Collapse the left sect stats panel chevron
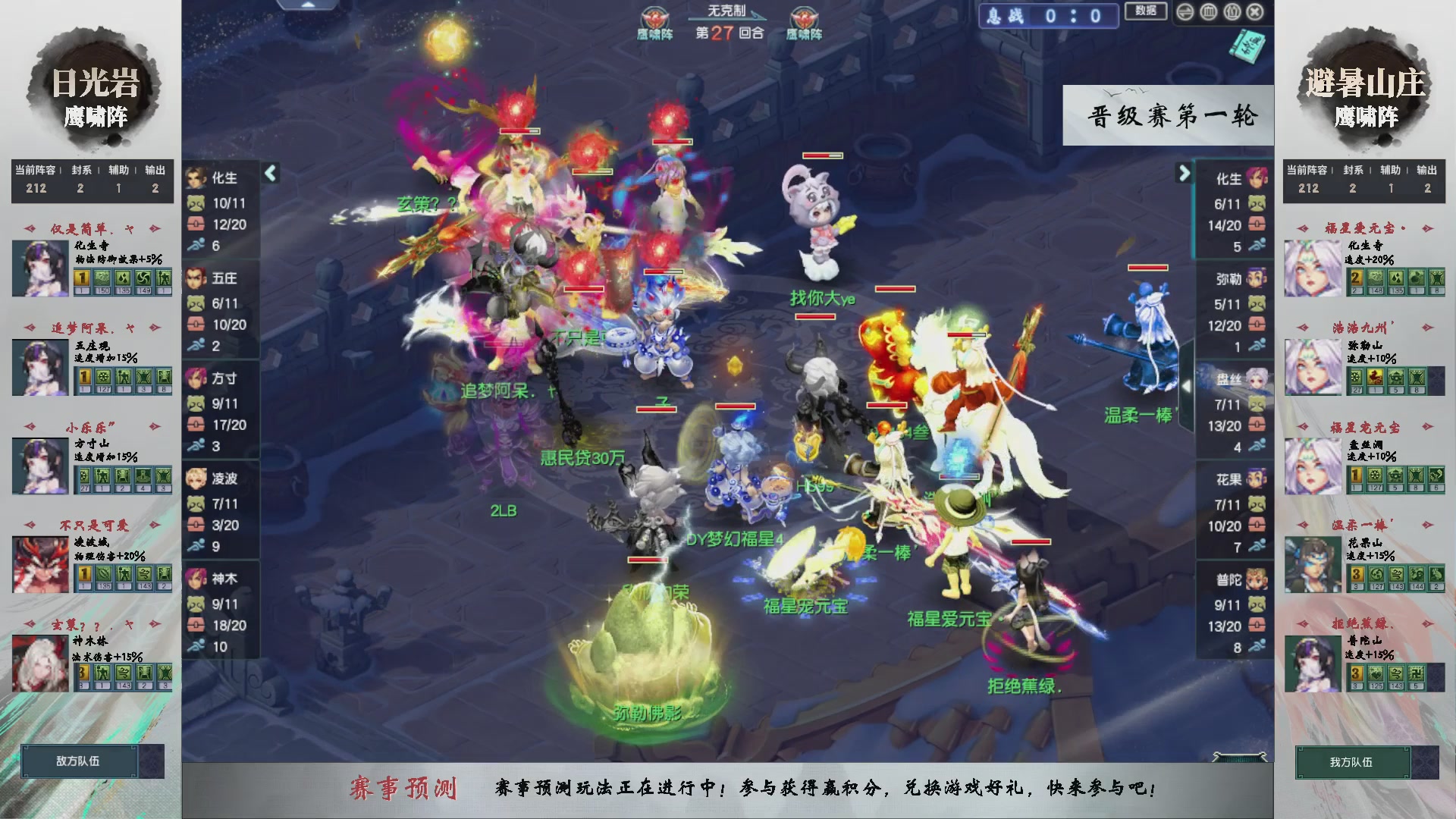Screen dimensions: 1456x819 click(x=269, y=173)
